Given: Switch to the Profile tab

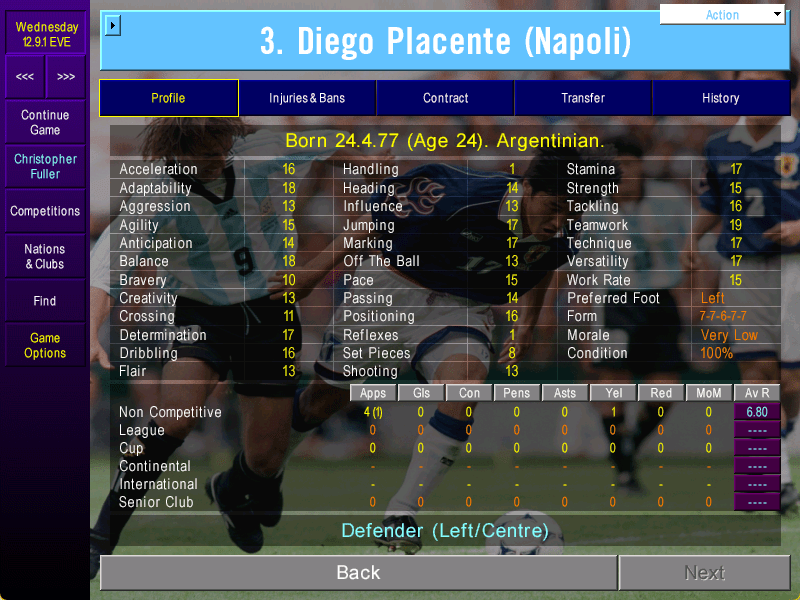Looking at the screenshot, I should pos(168,98).
